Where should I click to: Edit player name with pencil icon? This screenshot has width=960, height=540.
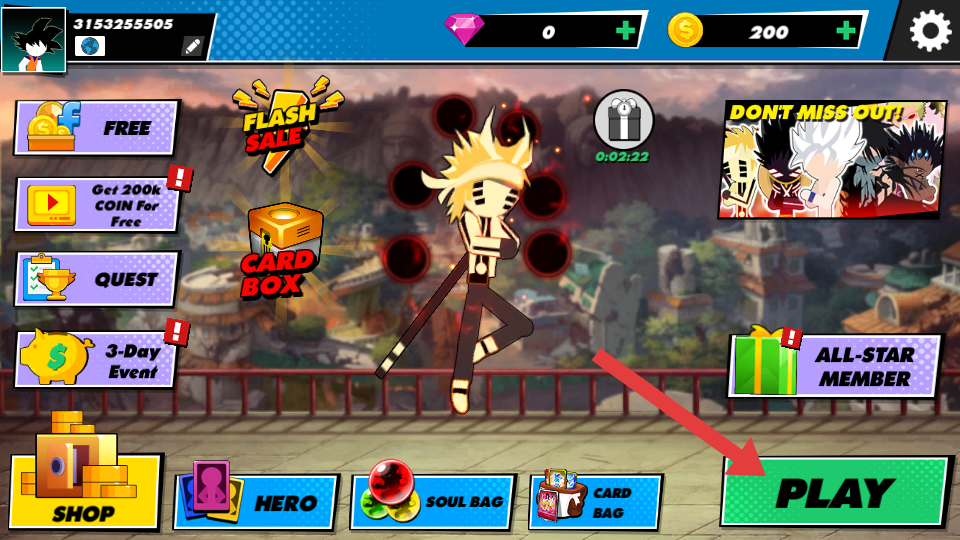pyautogui.click(x=192, y=46)
